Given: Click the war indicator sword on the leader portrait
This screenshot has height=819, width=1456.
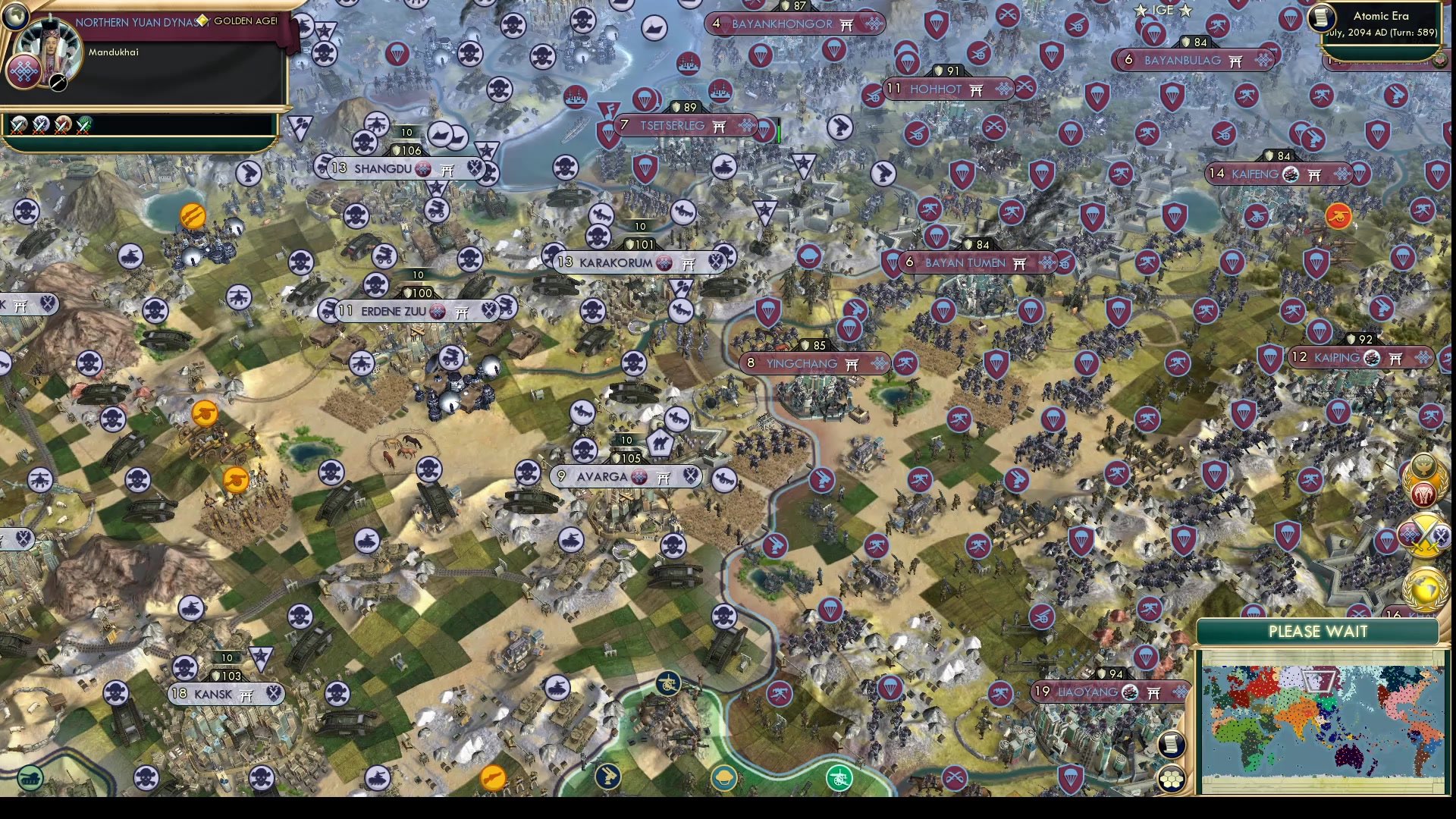Looking at the screenshot, I should 58,83.
